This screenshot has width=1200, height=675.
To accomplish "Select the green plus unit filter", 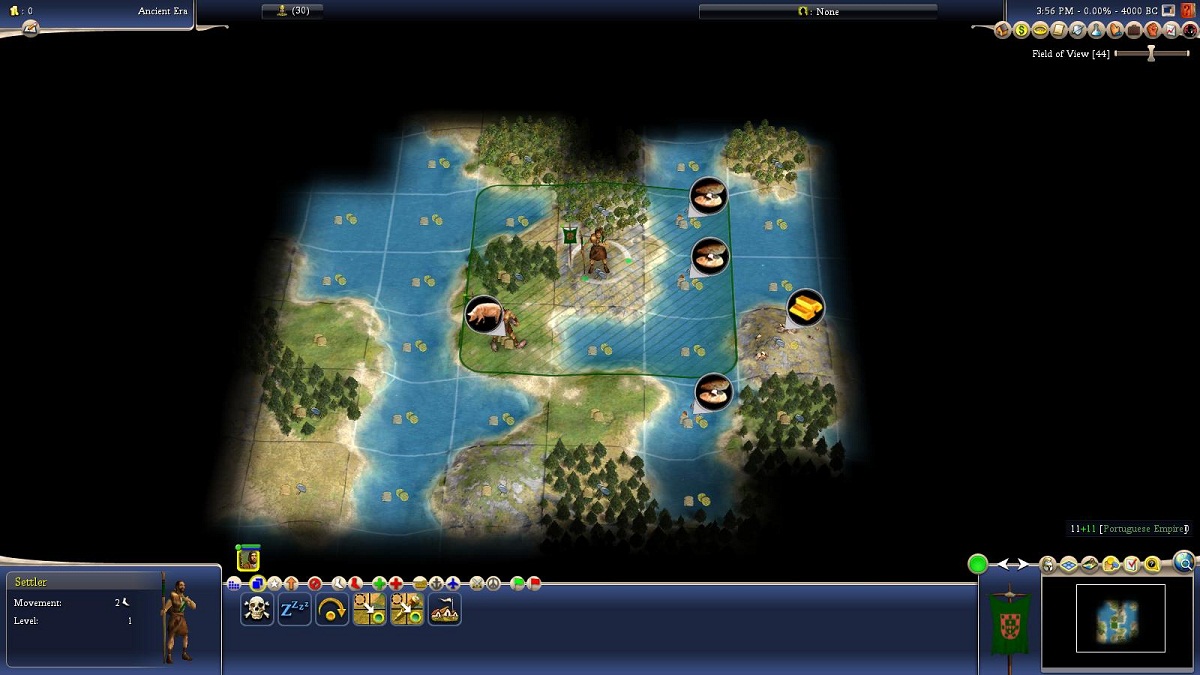I will (379, 583).
